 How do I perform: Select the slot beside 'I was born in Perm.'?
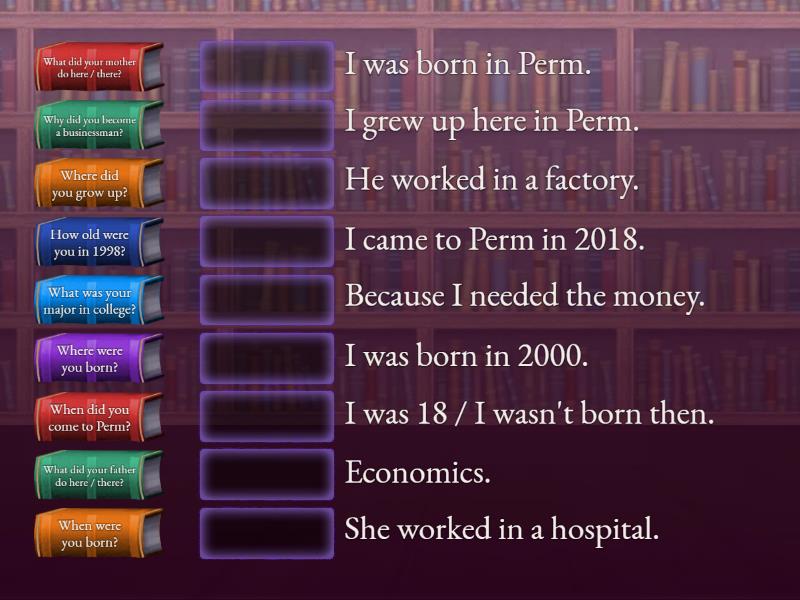(267, 66)
